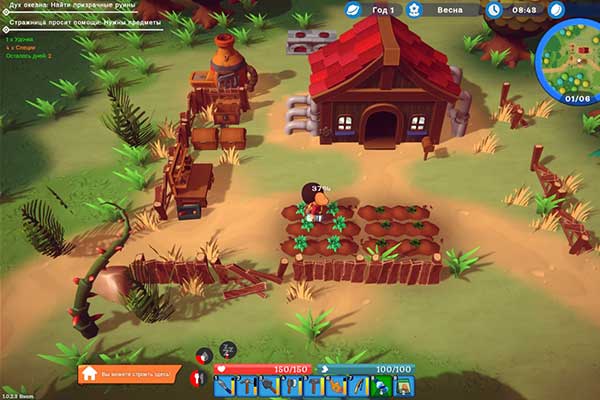
Task: Select the orange item in slot 6
Action: (x=335, y=386)
